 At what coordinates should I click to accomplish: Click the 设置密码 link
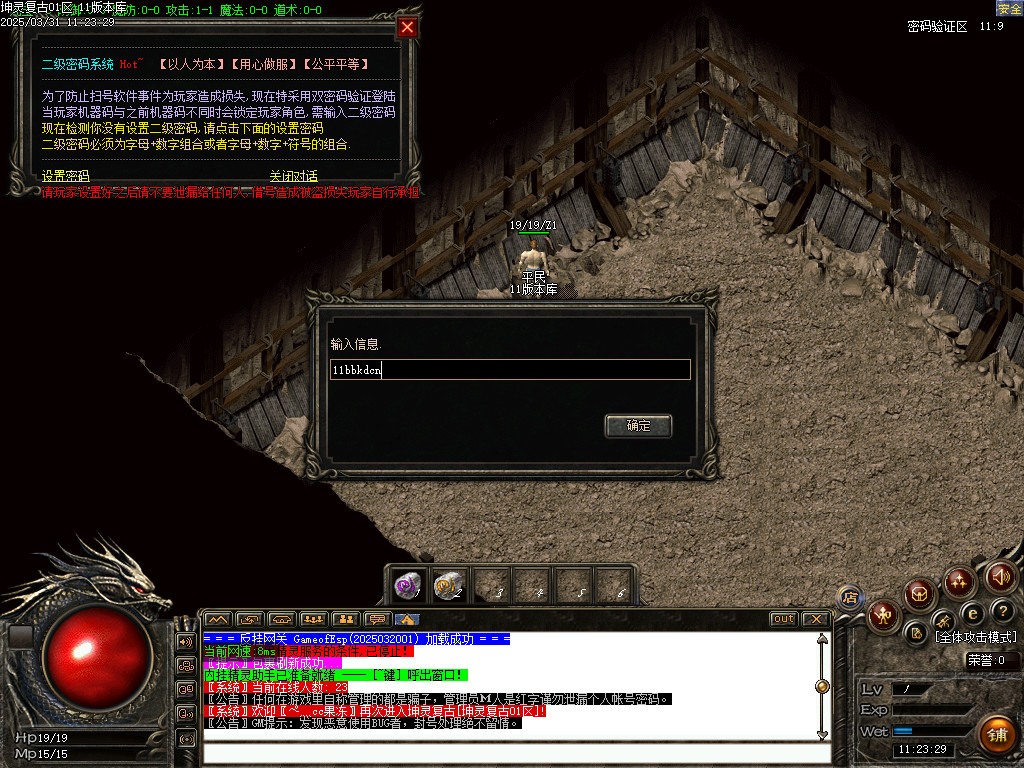(66, 176)
